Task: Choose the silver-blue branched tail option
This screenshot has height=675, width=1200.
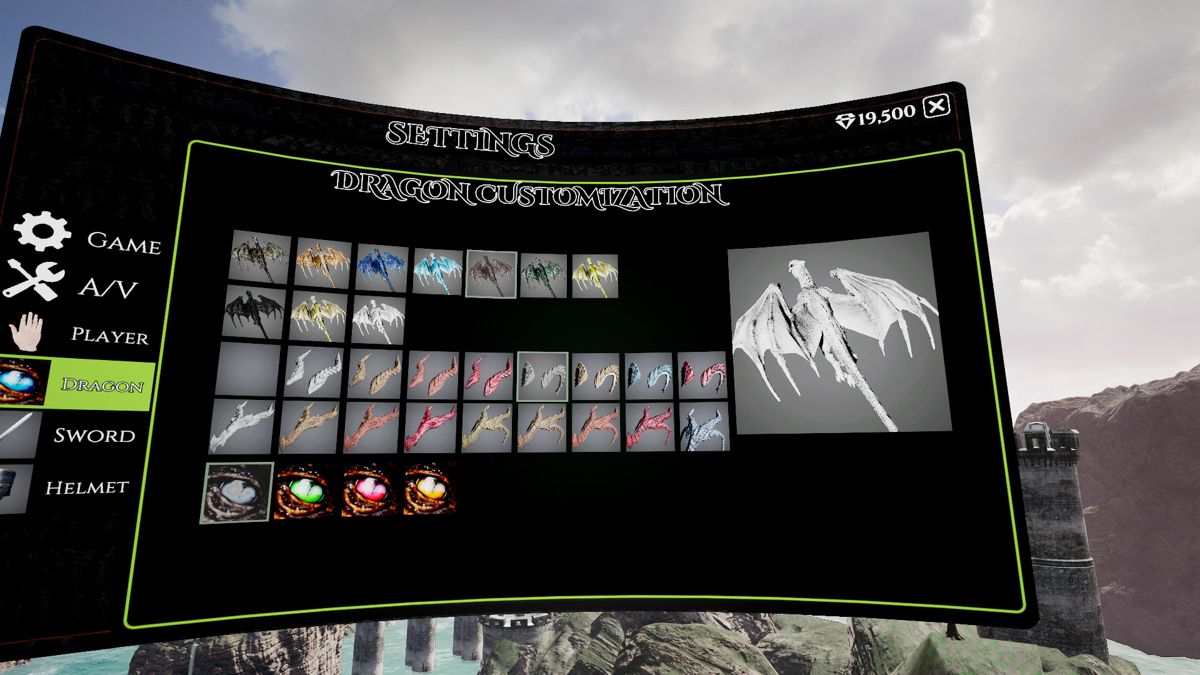Action: tap(703, 428)
